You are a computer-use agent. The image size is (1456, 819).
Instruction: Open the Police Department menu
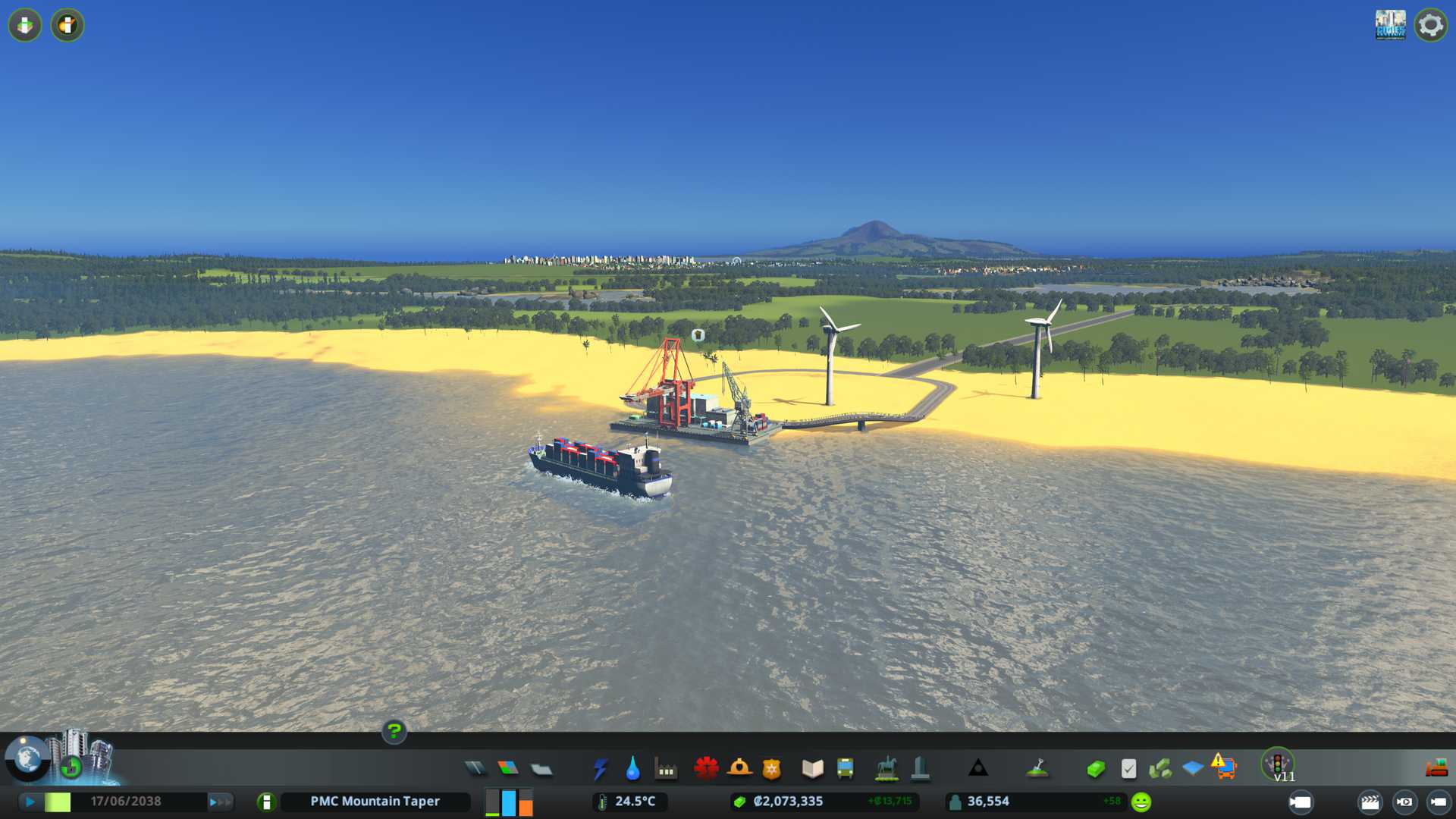point(772,769)
